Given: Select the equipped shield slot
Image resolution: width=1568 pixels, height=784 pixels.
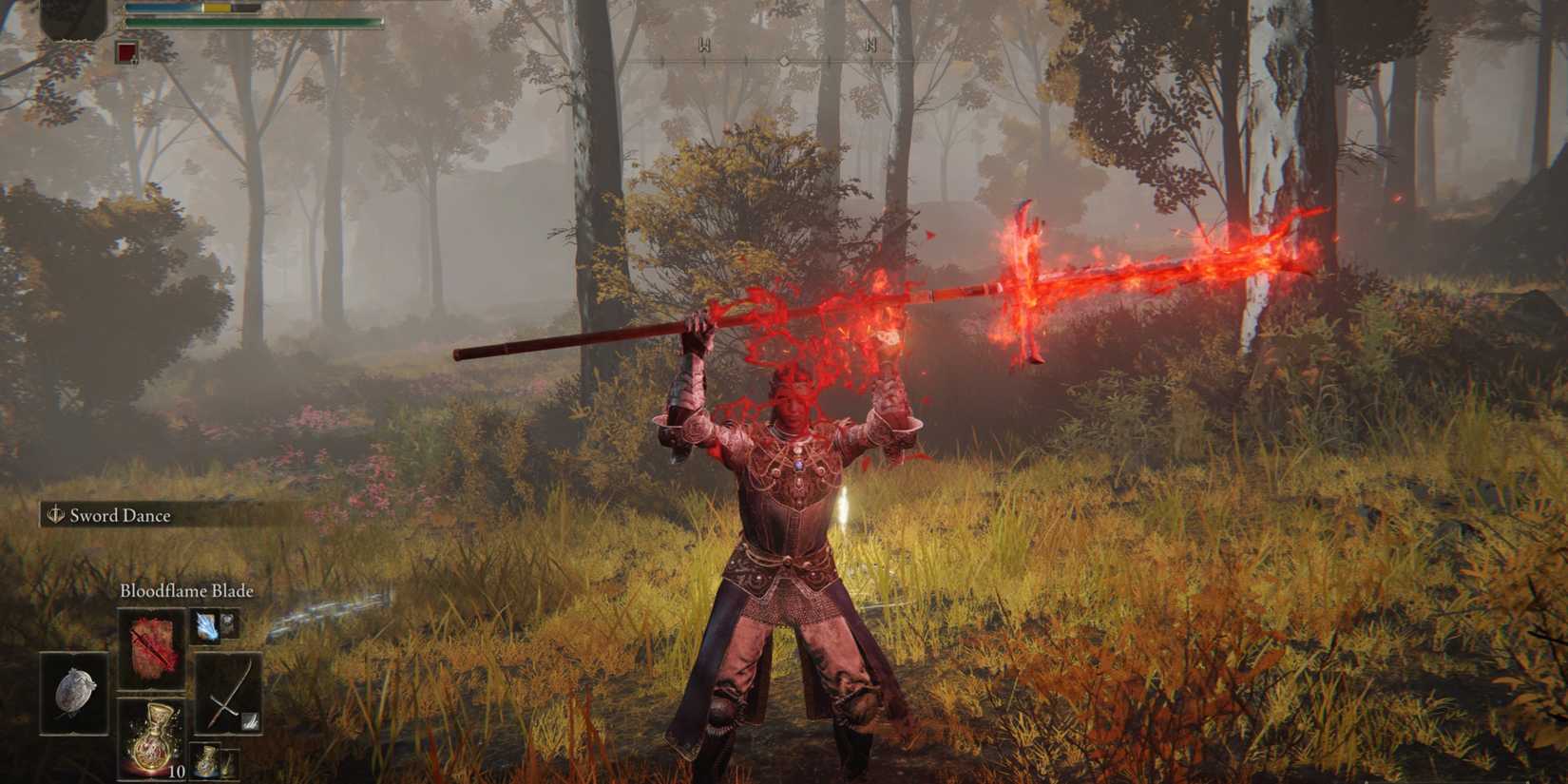Looking at the screenshot, I should coord(74,694).
